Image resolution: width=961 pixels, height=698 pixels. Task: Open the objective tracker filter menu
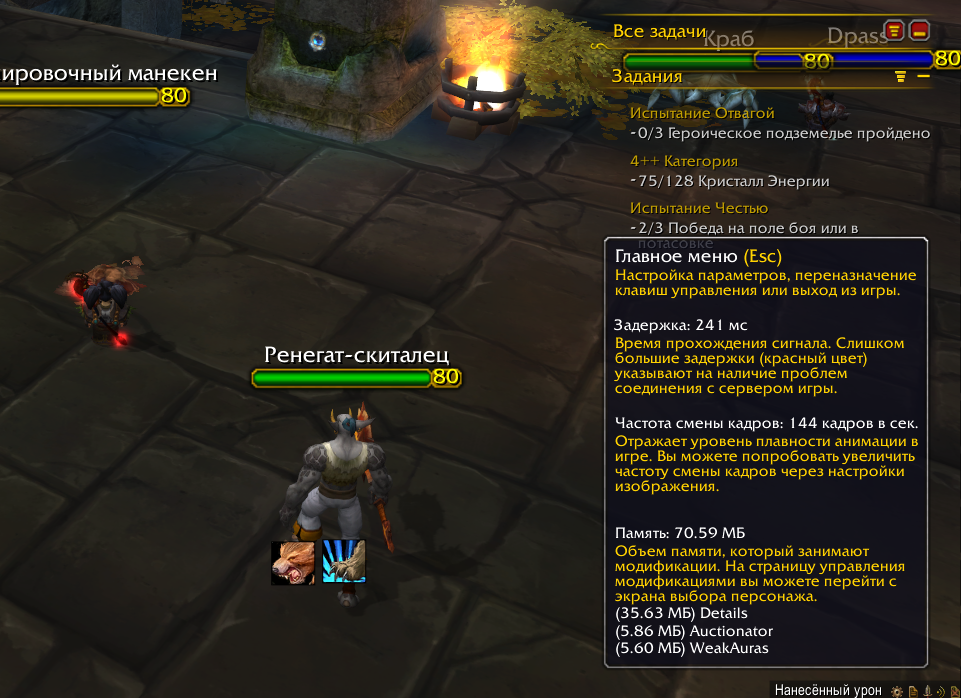point(894,31)
